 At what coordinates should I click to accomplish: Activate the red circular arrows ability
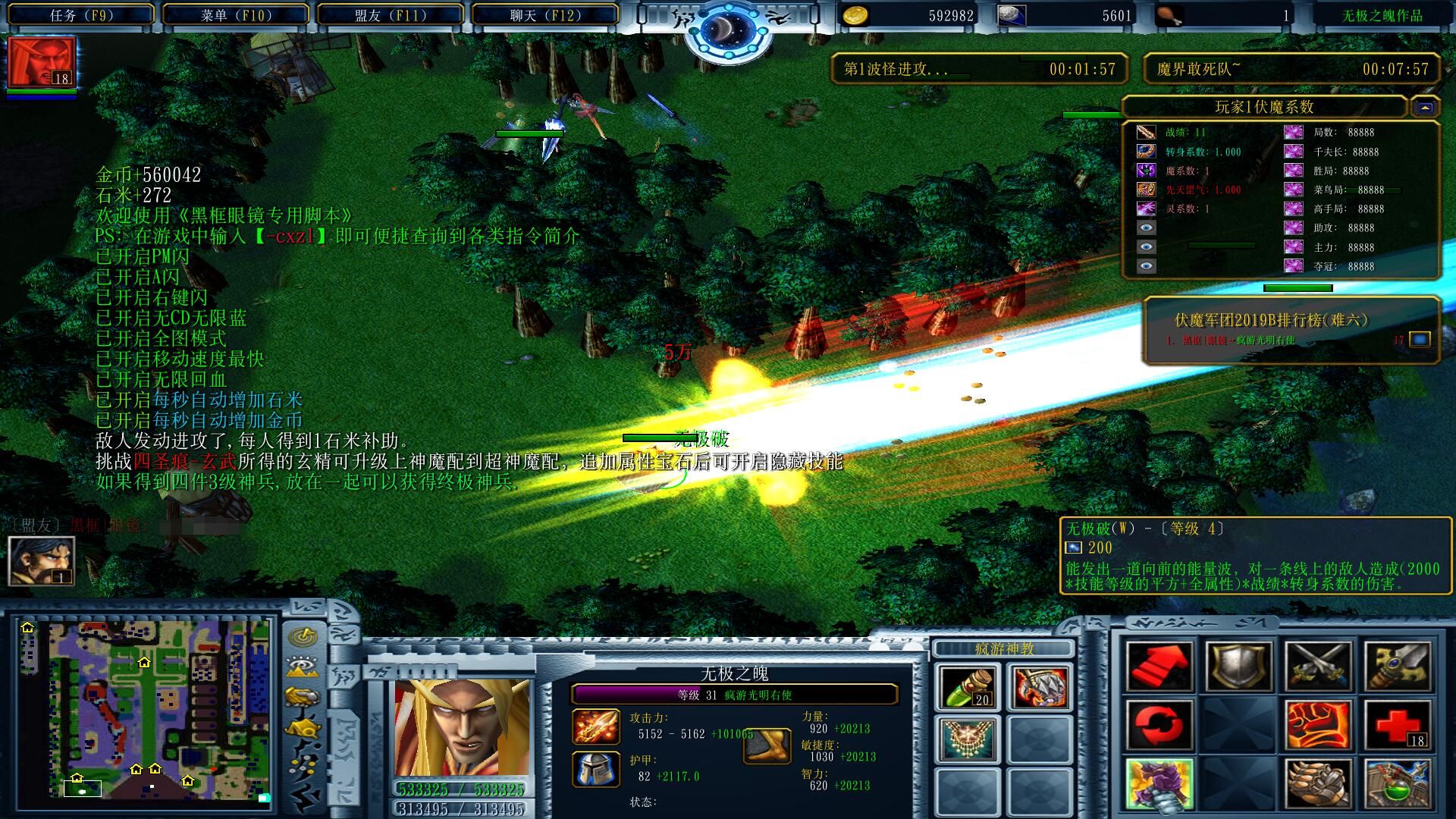tap(1159, 726)
